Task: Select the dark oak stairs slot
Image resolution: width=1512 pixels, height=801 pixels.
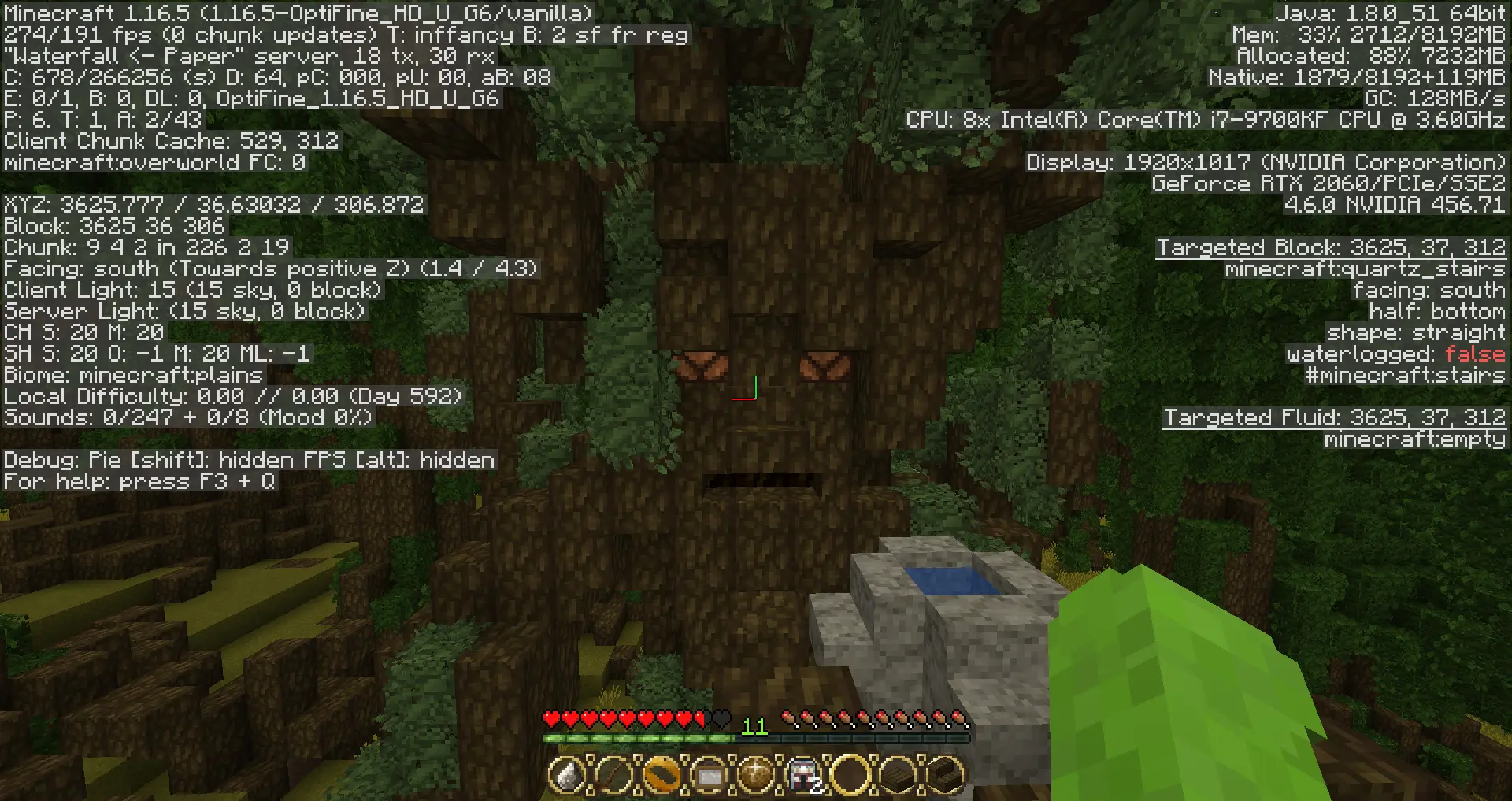Action: click(x=945, y=775)
